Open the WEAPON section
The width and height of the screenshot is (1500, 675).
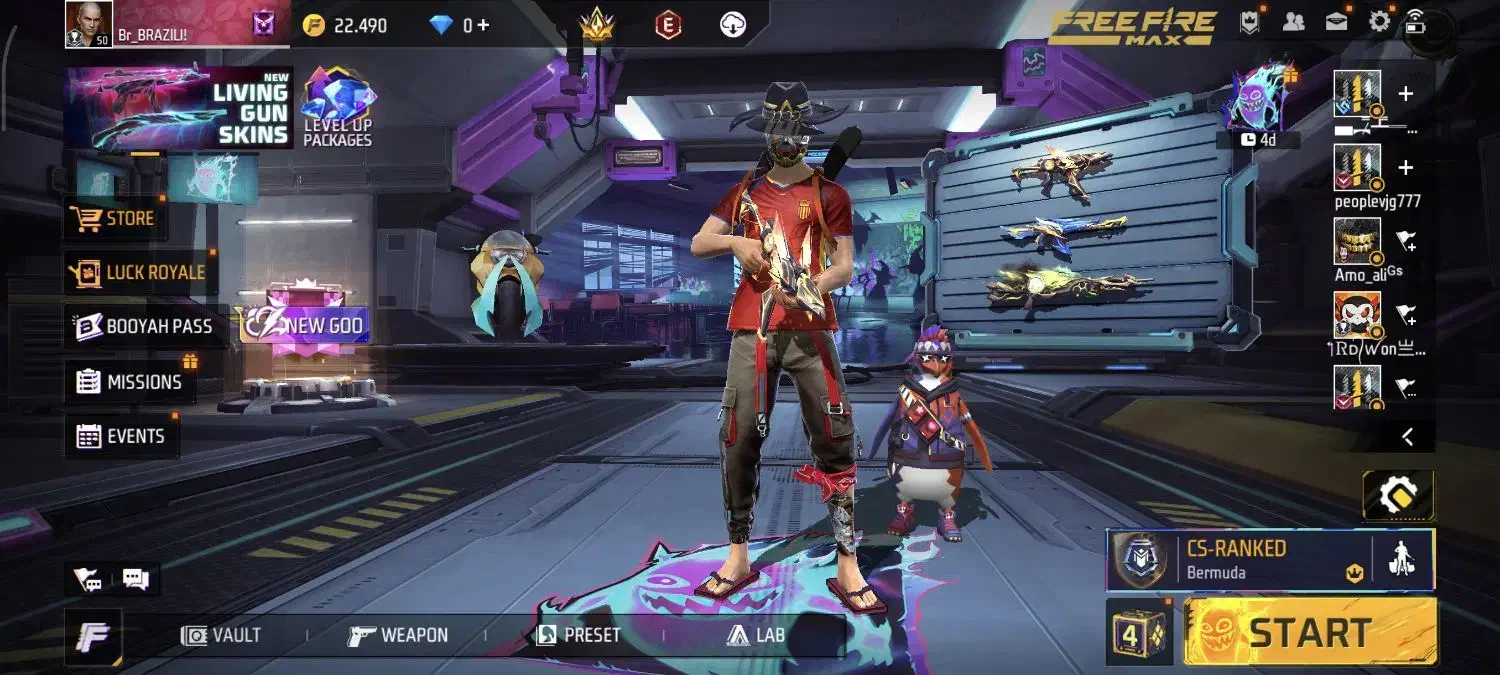(398, 635)
